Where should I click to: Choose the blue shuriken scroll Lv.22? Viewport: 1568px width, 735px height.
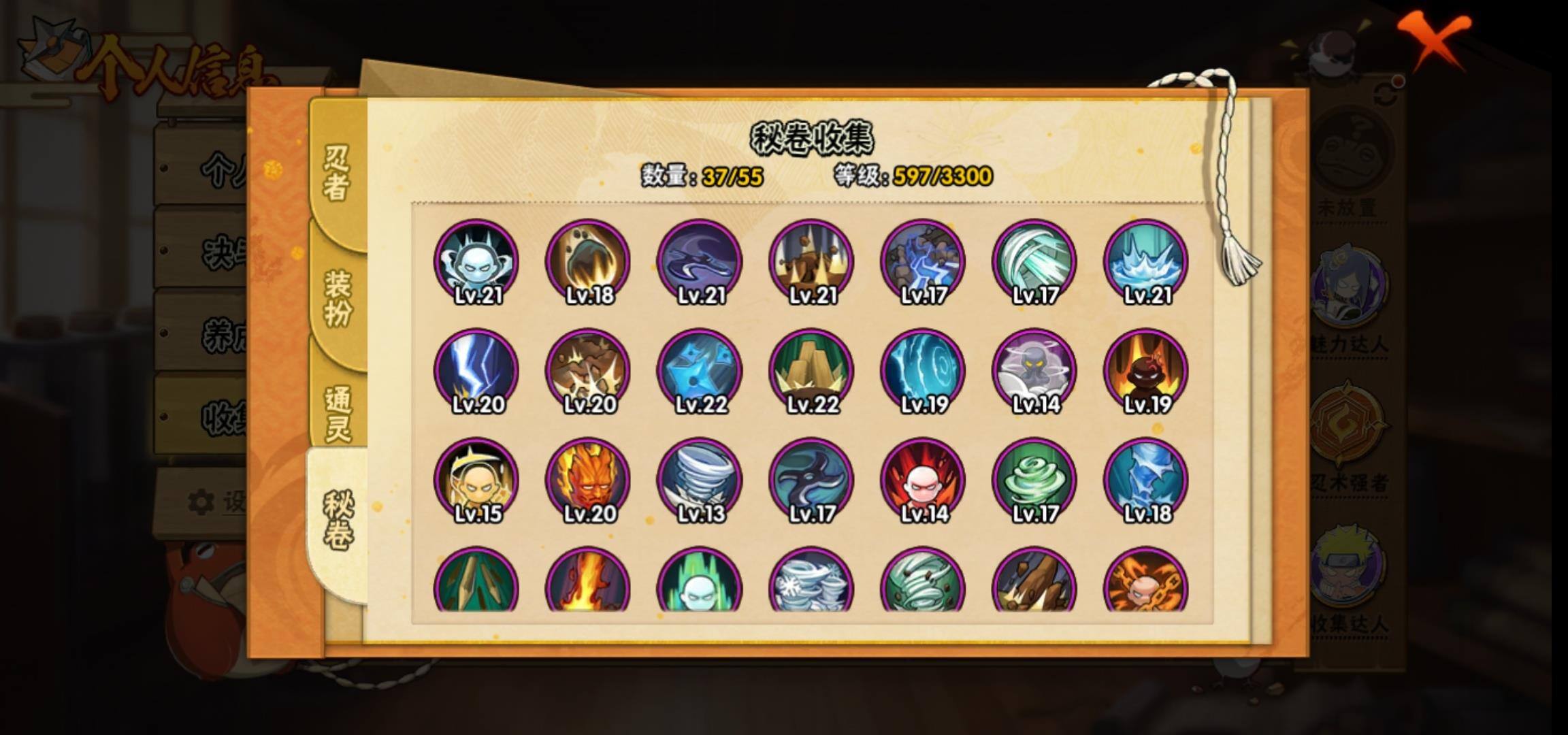[700, 372]
